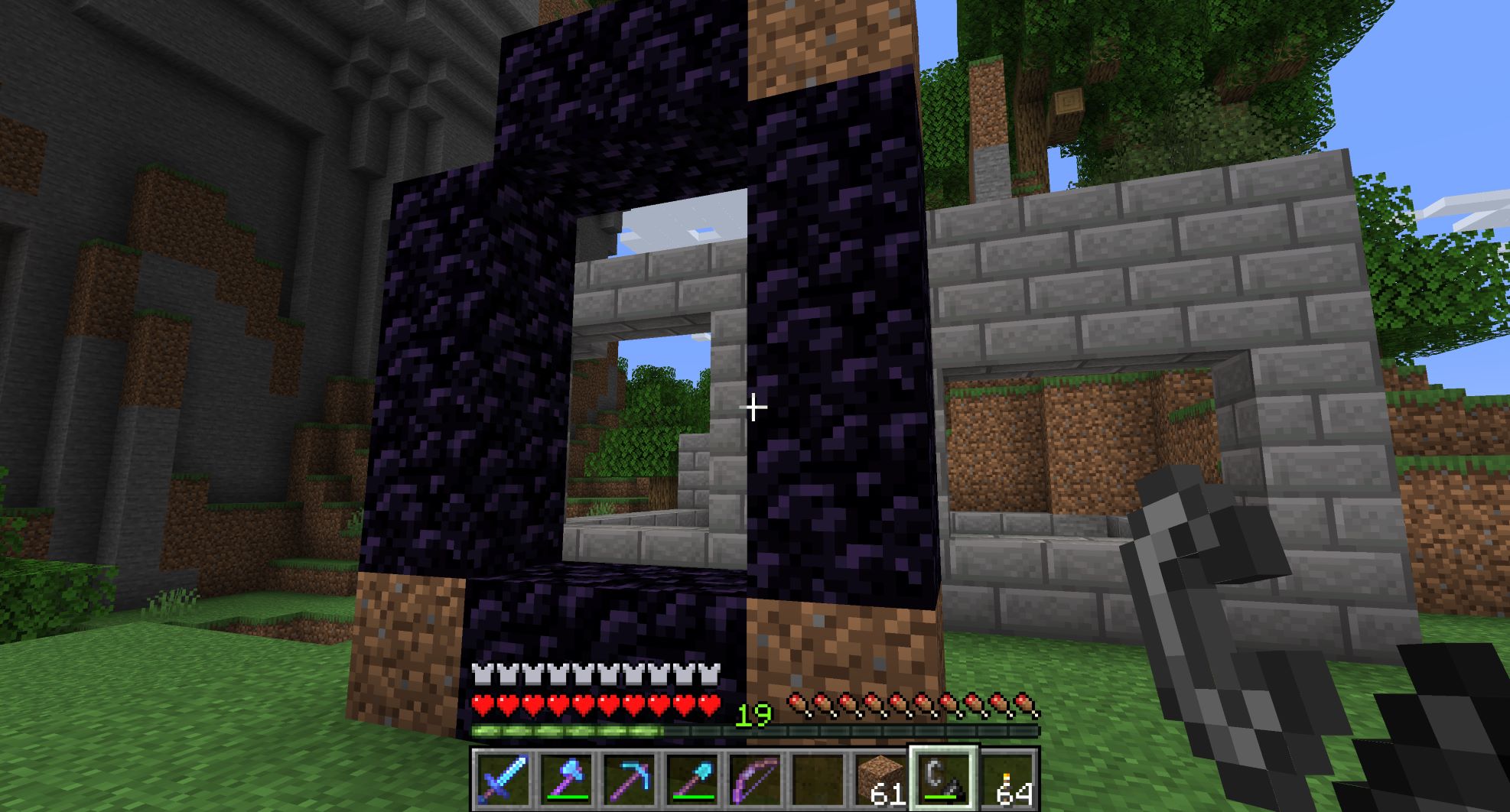This screenshot has width=1510, height=812.
Task: Switch to the diamond shovel slot
Action: pos(691,779)
